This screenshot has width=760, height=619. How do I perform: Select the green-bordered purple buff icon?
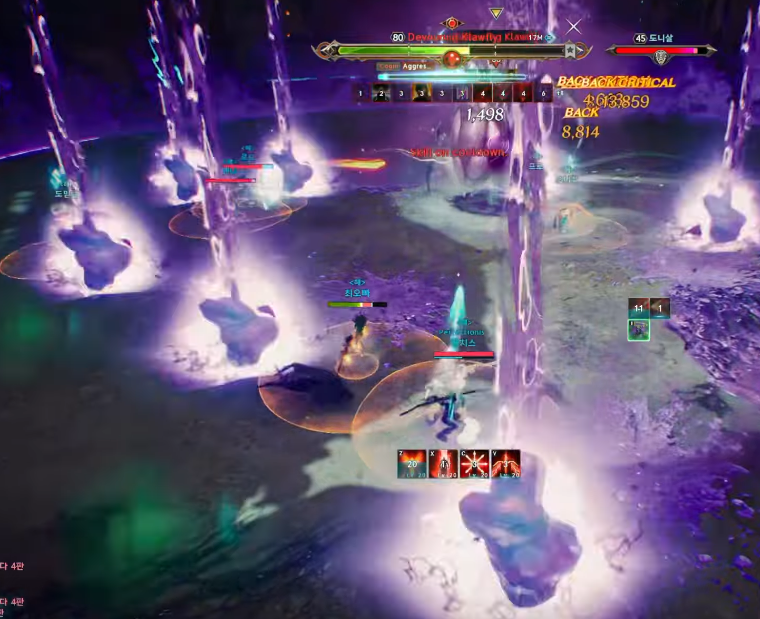tap(639, 329)
